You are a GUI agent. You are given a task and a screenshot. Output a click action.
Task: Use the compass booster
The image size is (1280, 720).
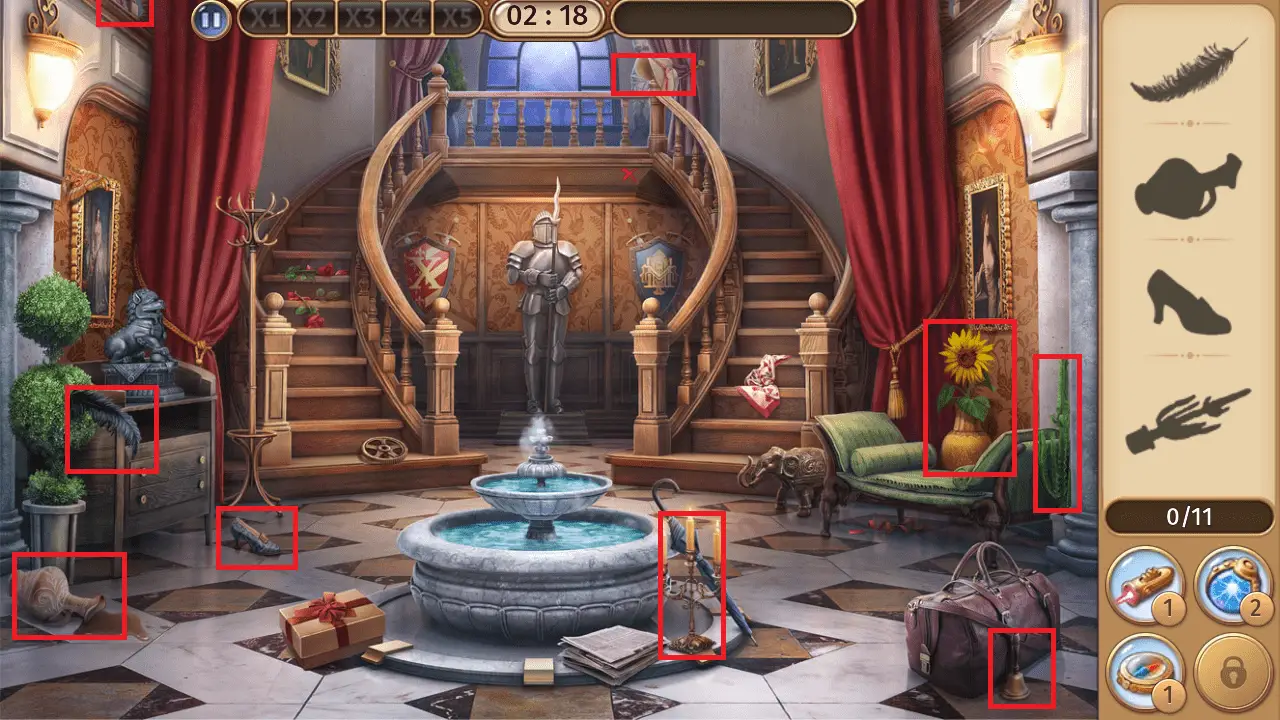[1148, 670]
